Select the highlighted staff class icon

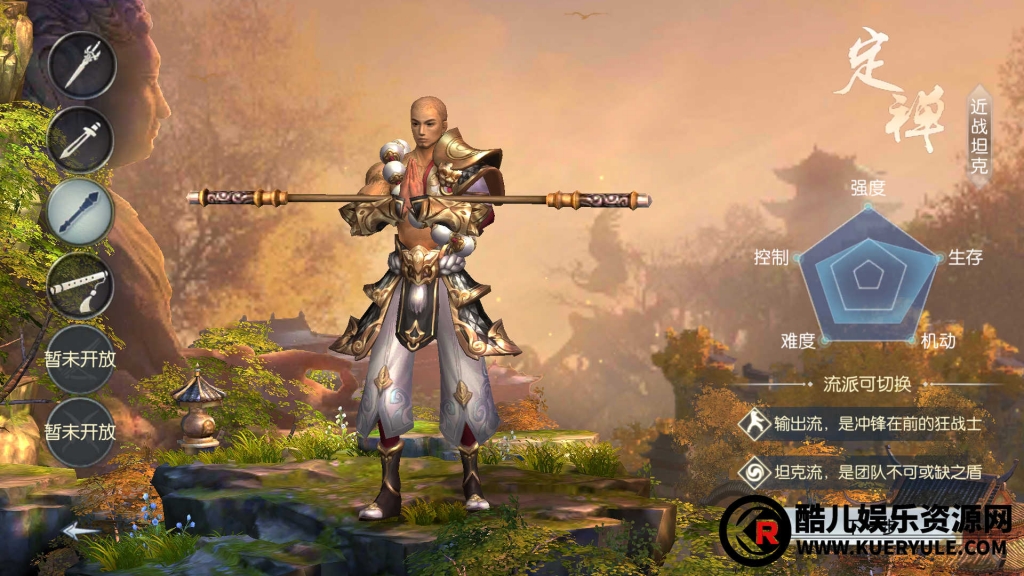pyautogui.click(x=81, y=212)
